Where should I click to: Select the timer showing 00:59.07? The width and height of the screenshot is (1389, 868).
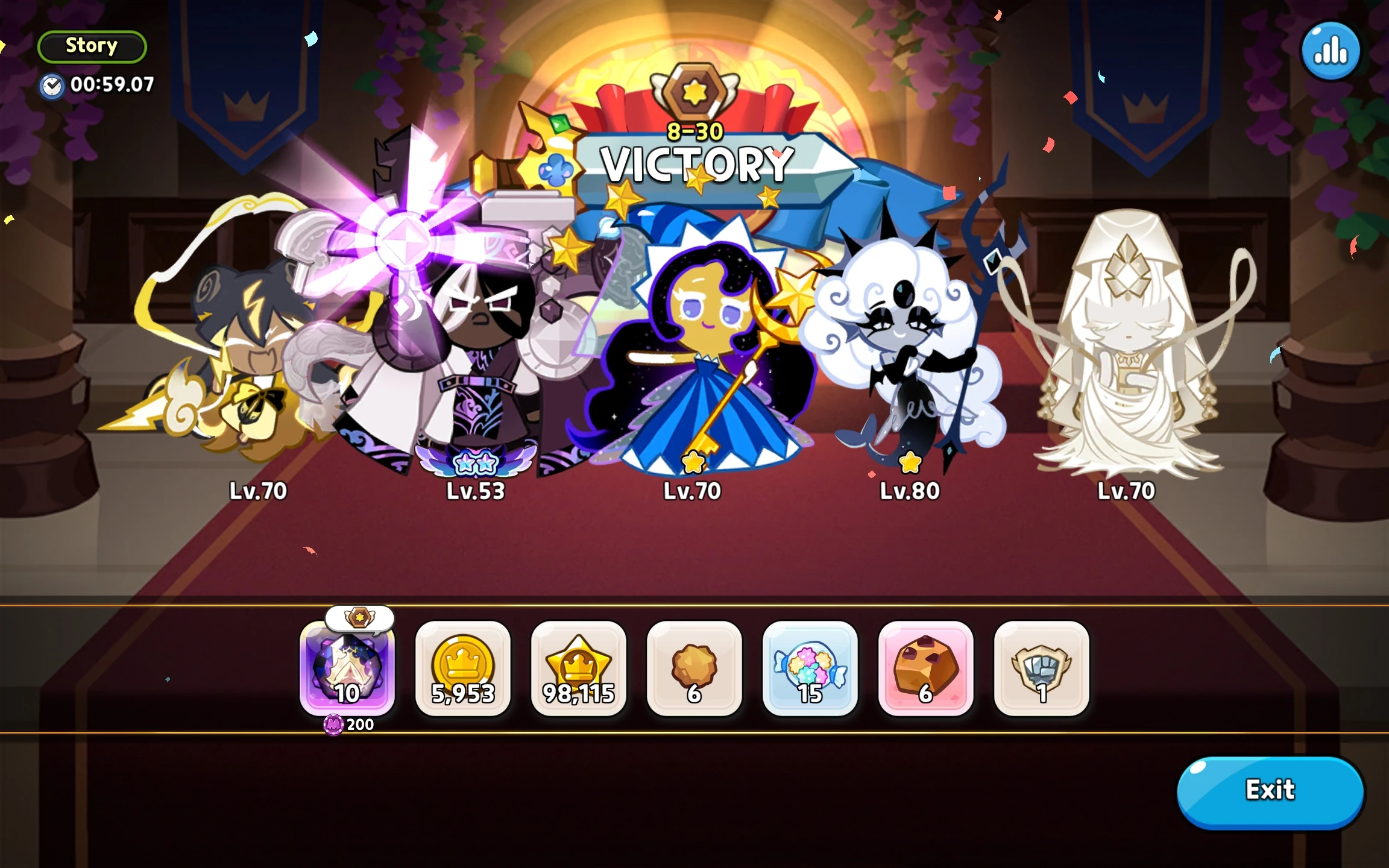pos(96,85)
